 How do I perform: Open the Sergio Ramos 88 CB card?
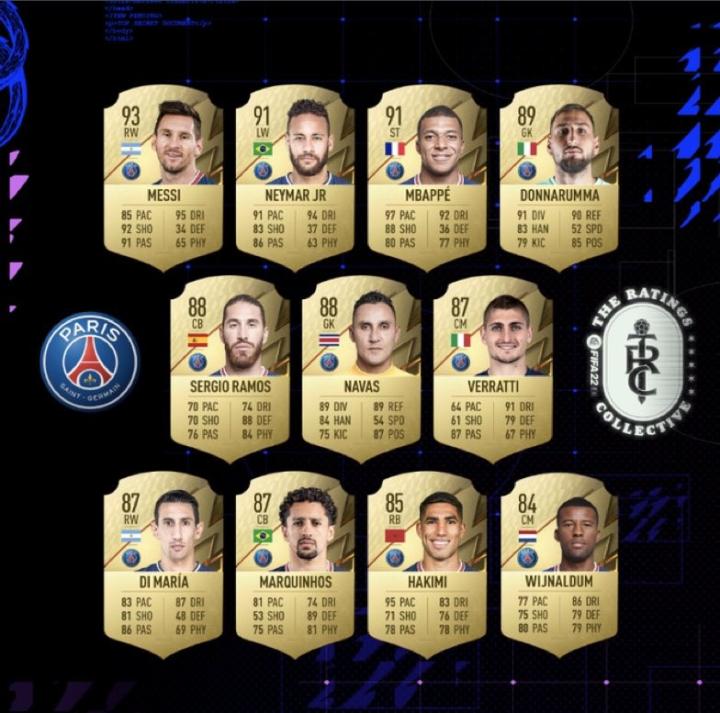coord(229,370)
